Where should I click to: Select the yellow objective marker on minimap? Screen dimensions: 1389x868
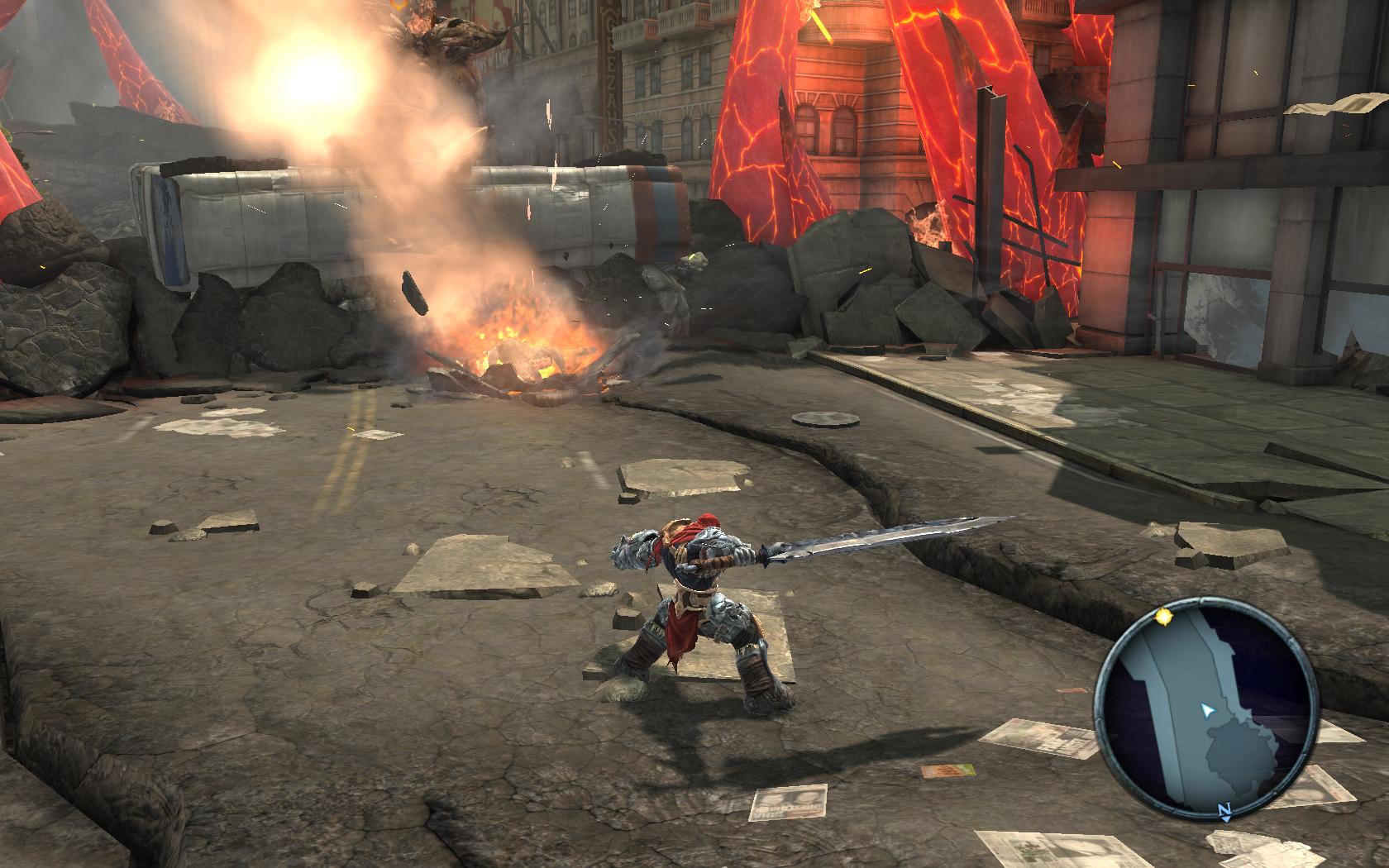[x=1164, y=616]
